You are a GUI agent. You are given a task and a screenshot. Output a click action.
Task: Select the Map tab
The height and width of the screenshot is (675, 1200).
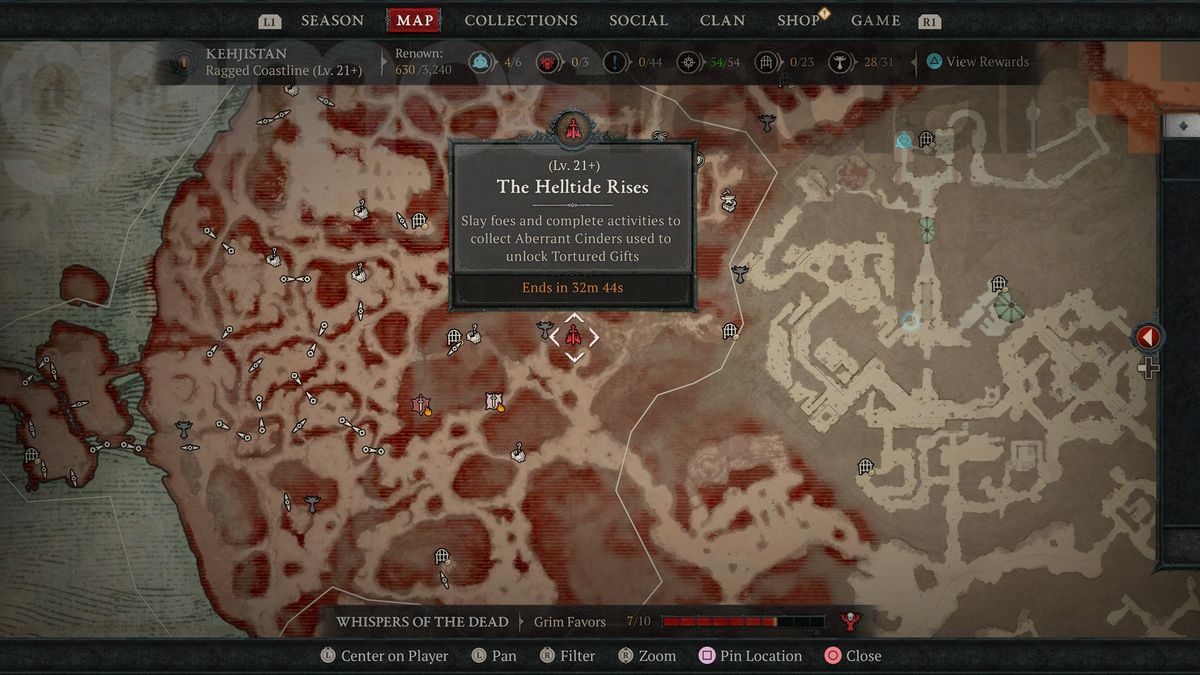(x=415, y=20)
